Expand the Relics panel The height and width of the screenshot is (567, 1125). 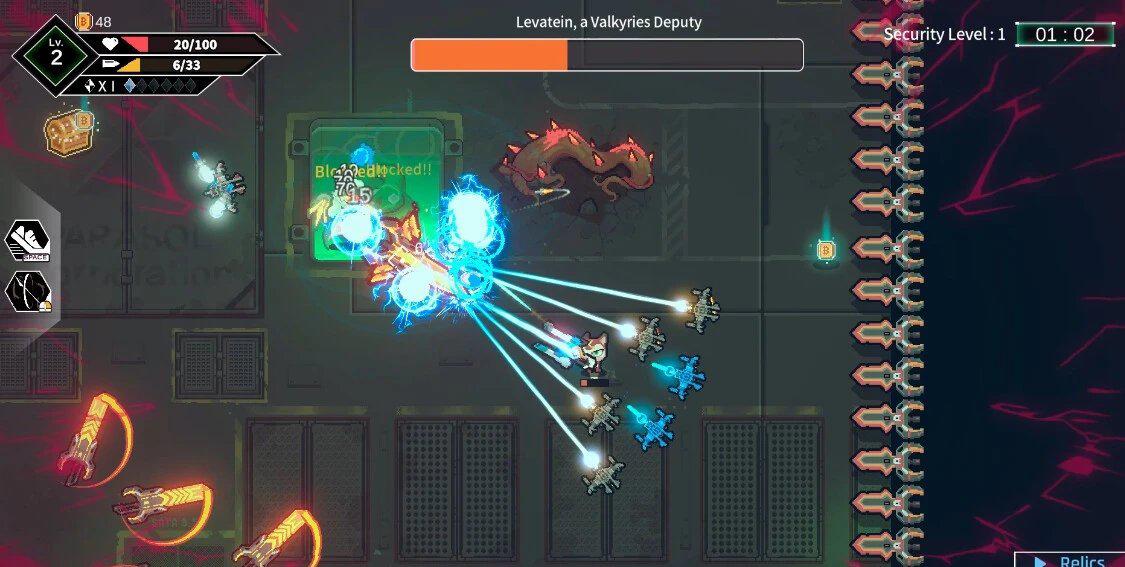[1070, 560]
